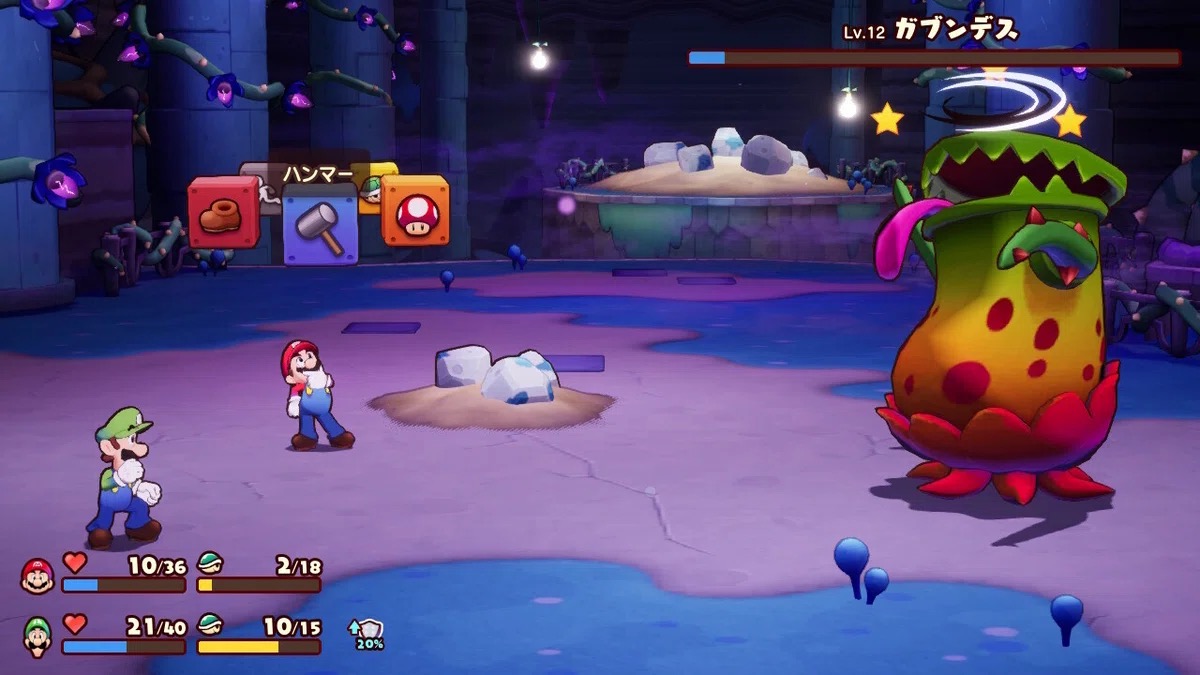Choose the blue Hammer command block
The width and height of the screenshot is (1200, 675).
click(320, 225)
